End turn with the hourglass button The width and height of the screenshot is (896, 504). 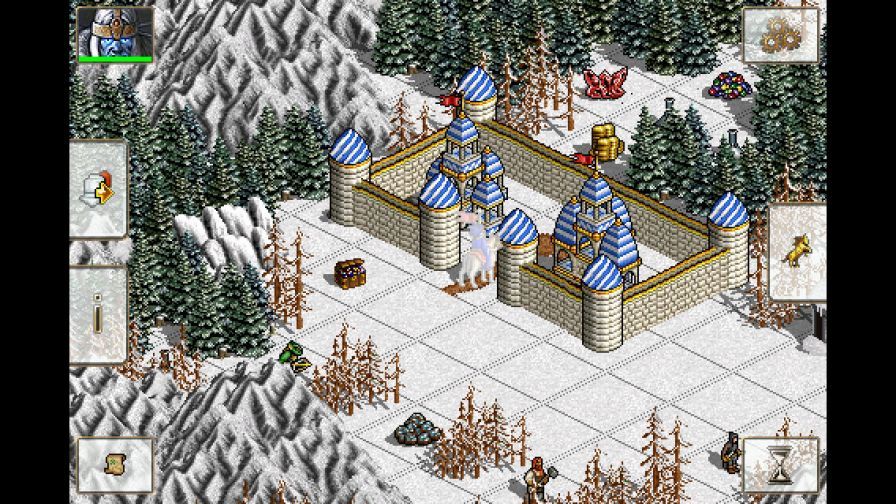779,464
